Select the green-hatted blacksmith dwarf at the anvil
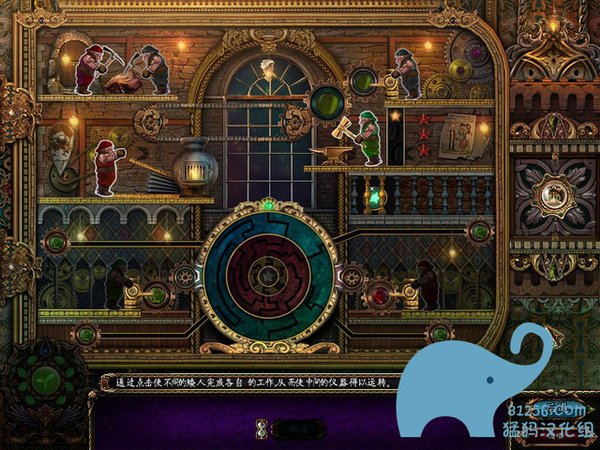600x450 pixels. click(x=369, y=136)
